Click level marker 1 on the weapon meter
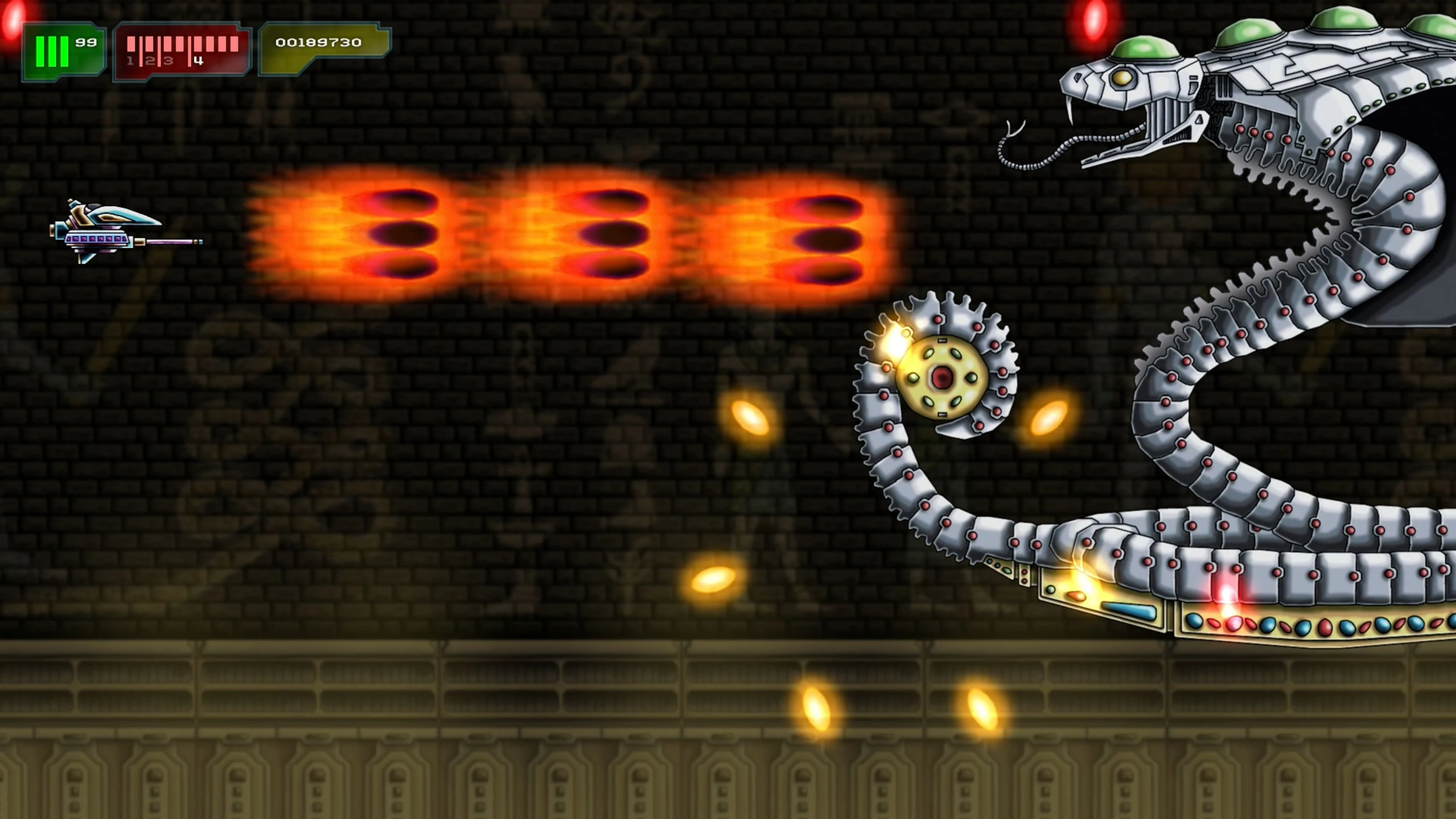The image size is (1456, 819). [x=130, y=61]
